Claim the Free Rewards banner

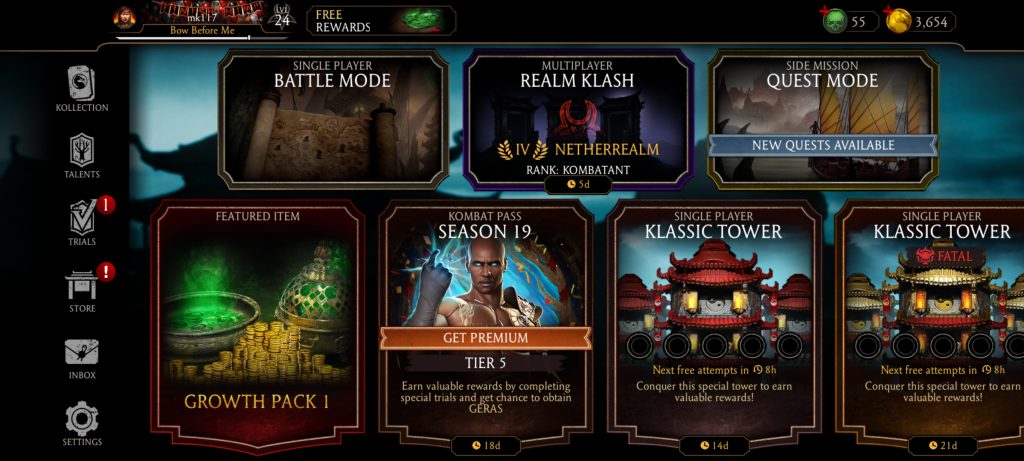[380, 20]
